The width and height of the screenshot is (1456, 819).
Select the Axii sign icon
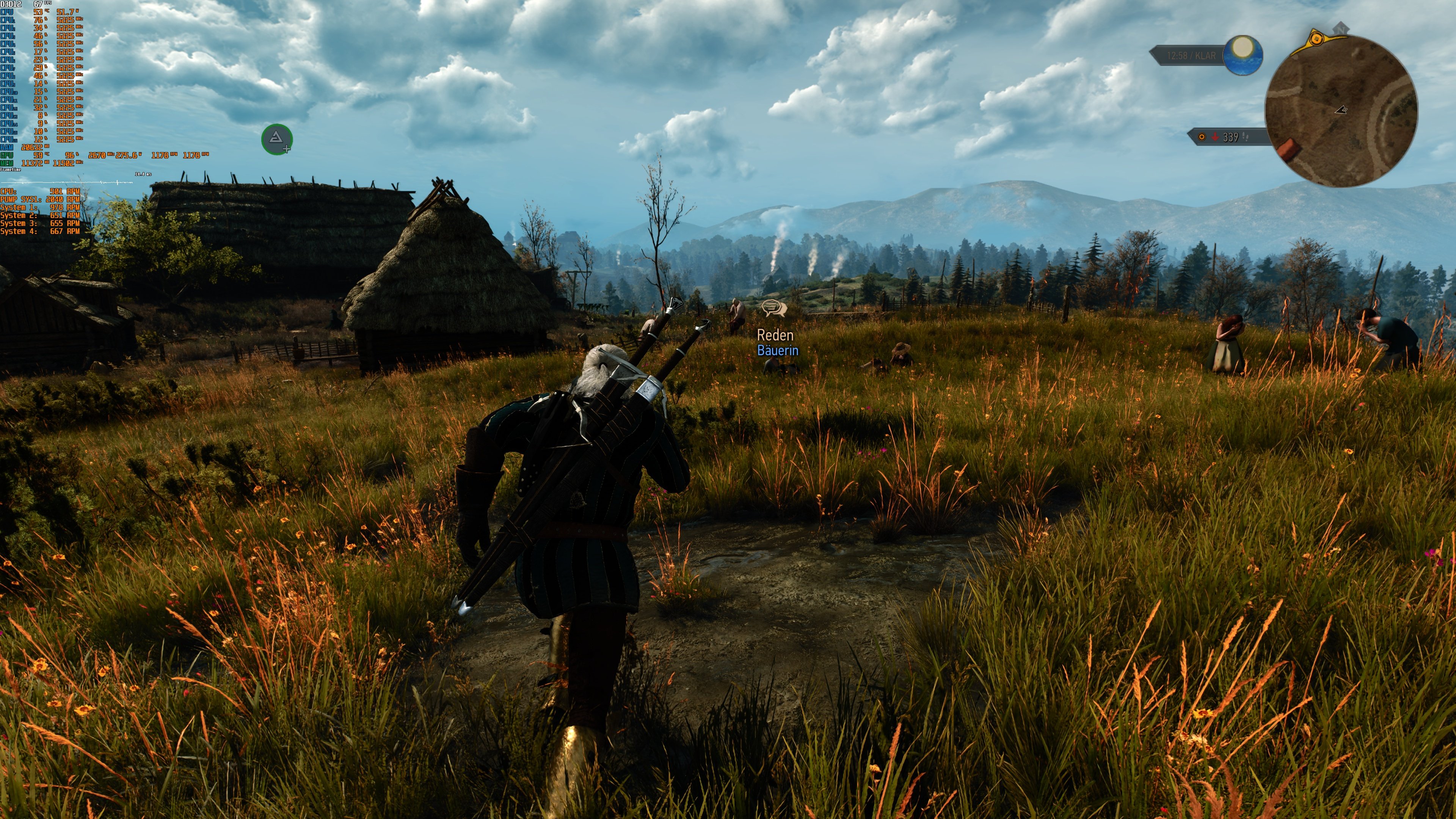click(277, 138)
